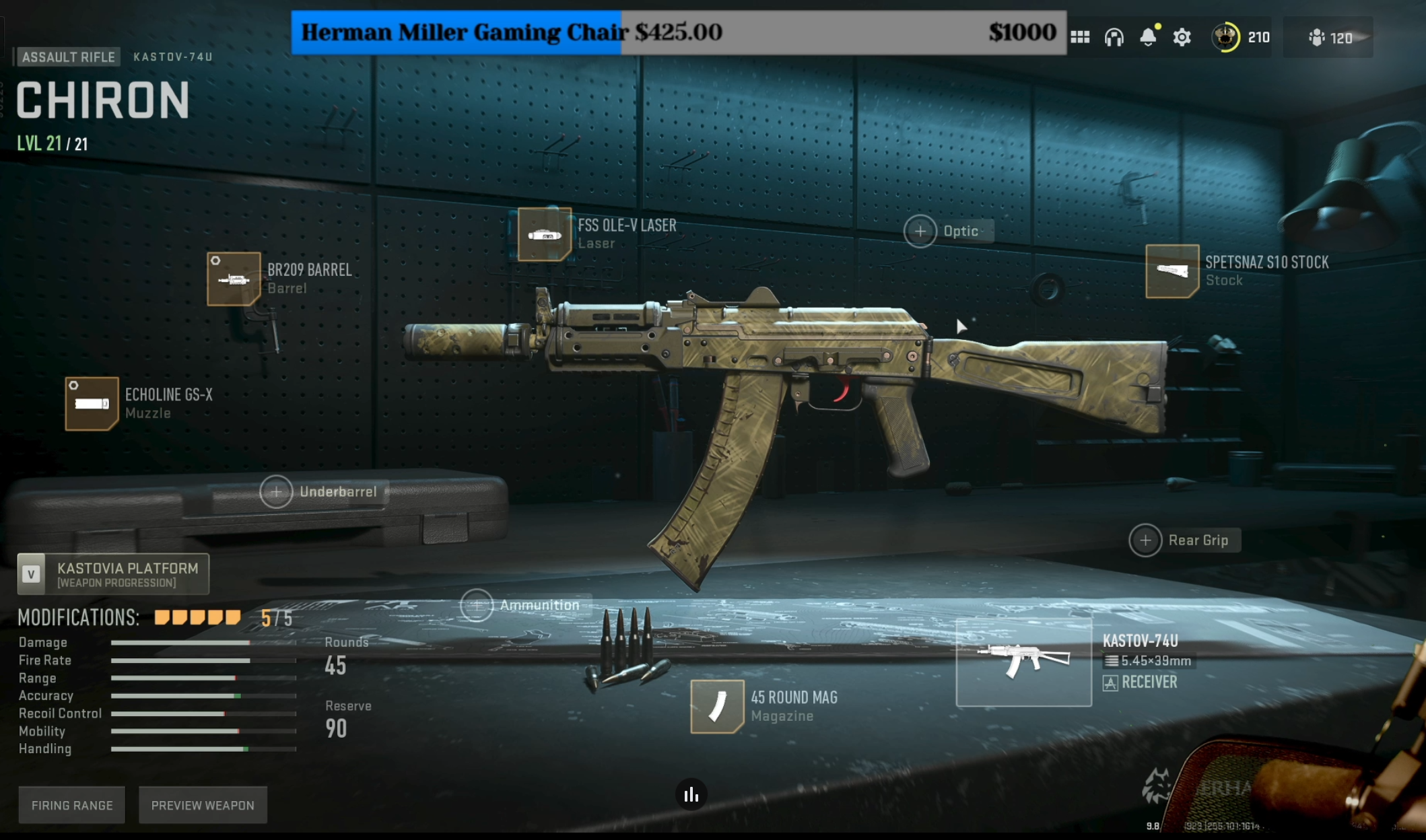This screenshot has height=840, width=1426.
Task: Enter the Firing Range
Action: click(72, 805)
